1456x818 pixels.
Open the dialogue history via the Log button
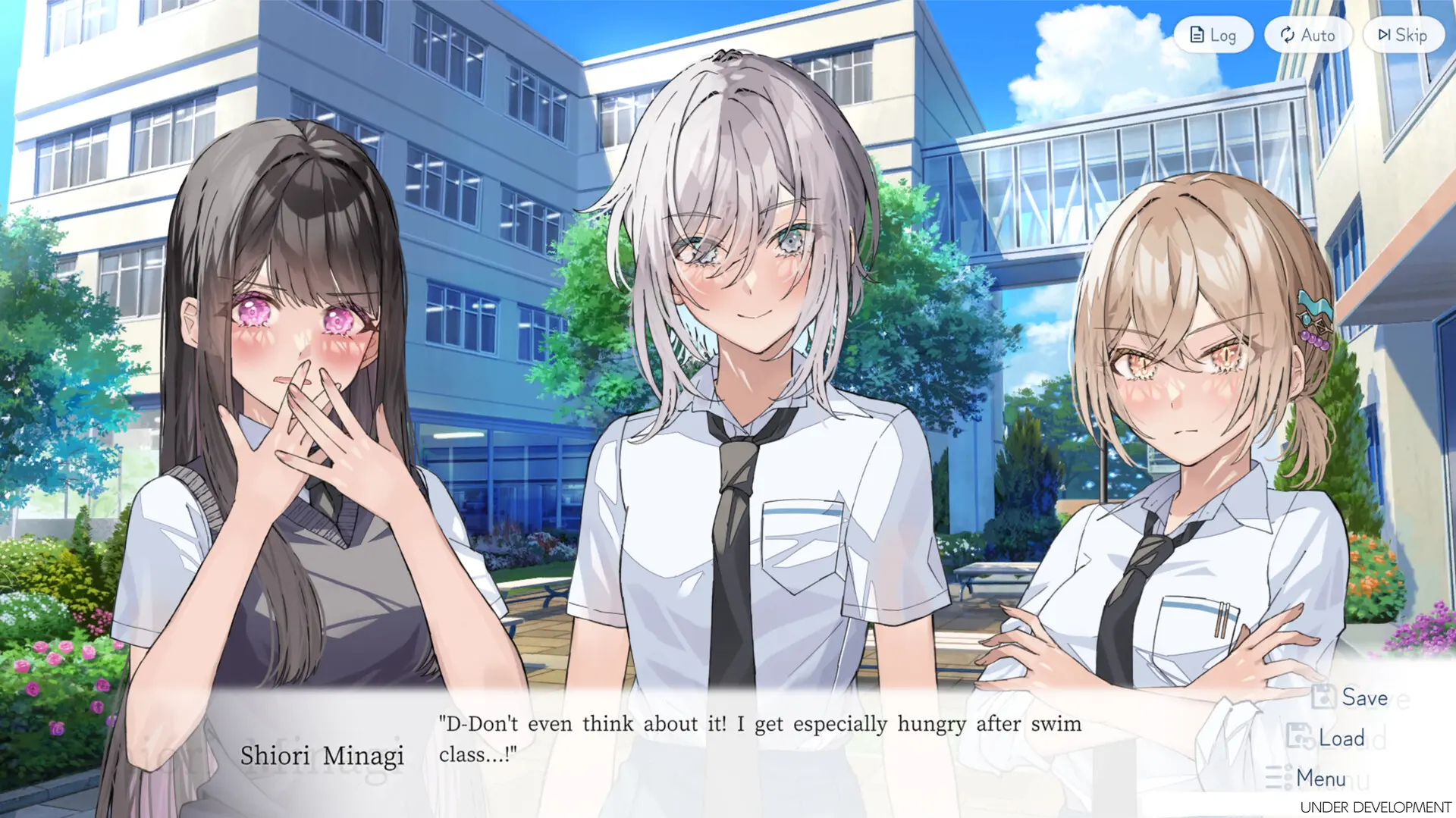pos(1214,34)
